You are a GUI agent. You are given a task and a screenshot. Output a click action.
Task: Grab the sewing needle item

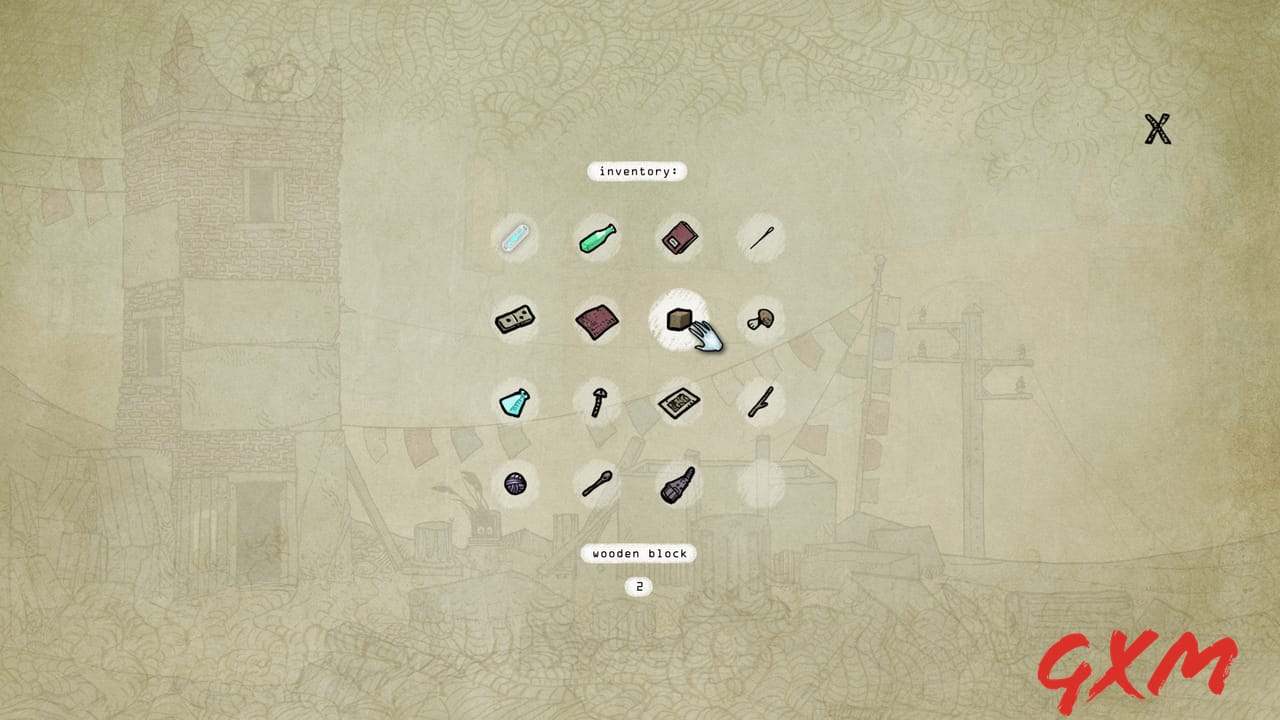[x=761, y=238]
